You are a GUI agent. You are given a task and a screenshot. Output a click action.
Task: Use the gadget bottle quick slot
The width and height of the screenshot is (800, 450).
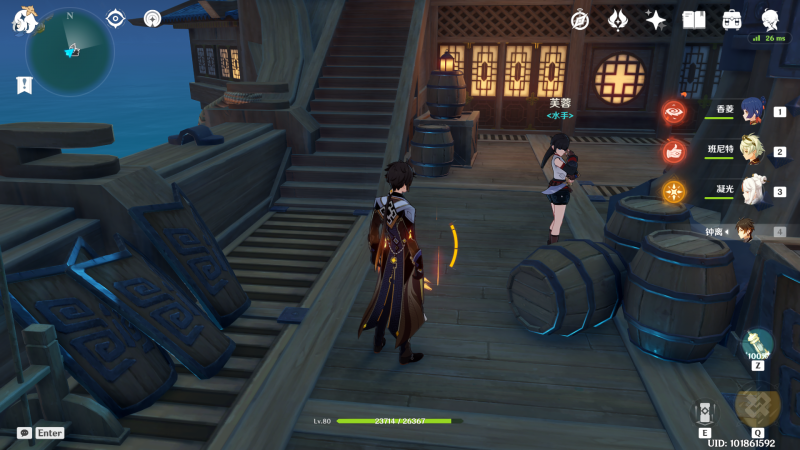[757, 345]
